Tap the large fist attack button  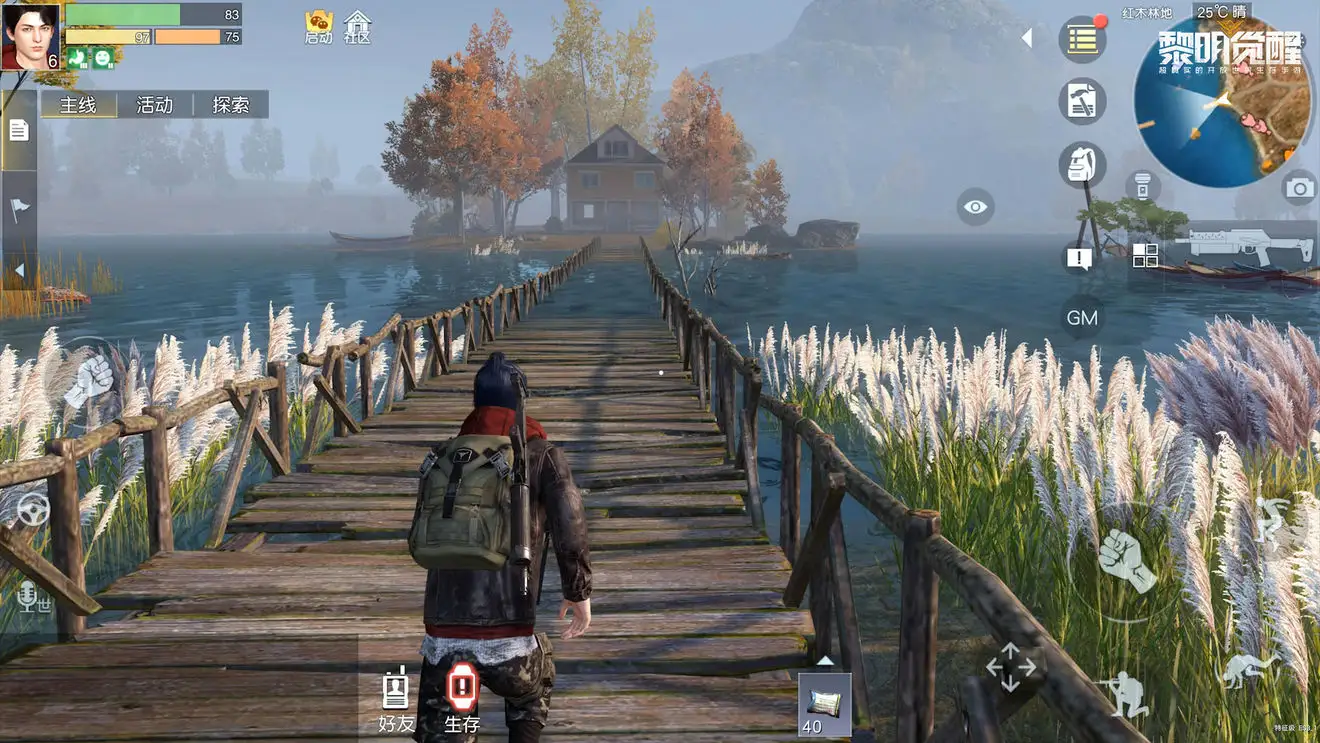tap(1126, 560)
